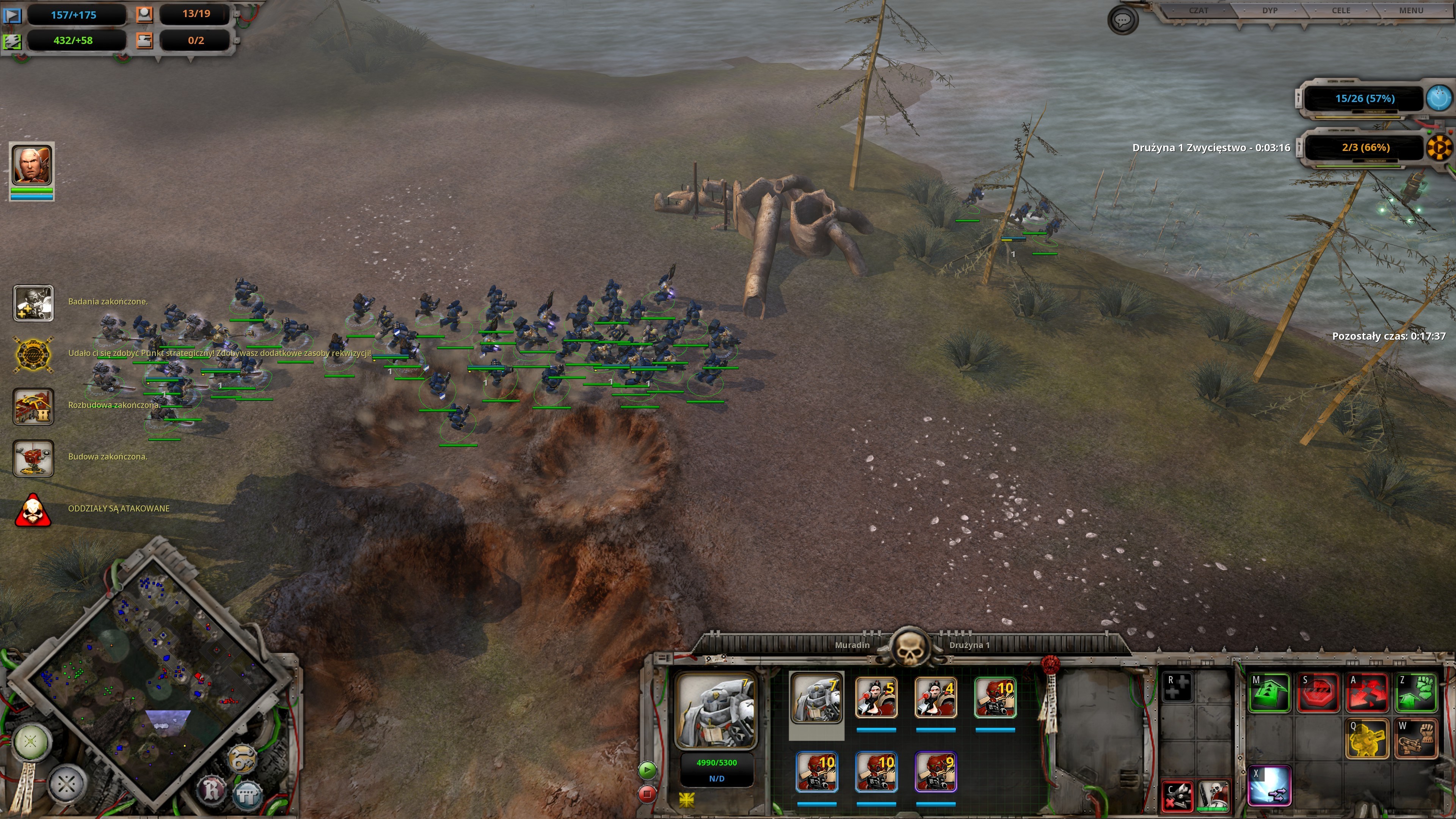Activate the red A attack-move command
Screen dimensions: 1456x819
click(x=1367, y=692)
